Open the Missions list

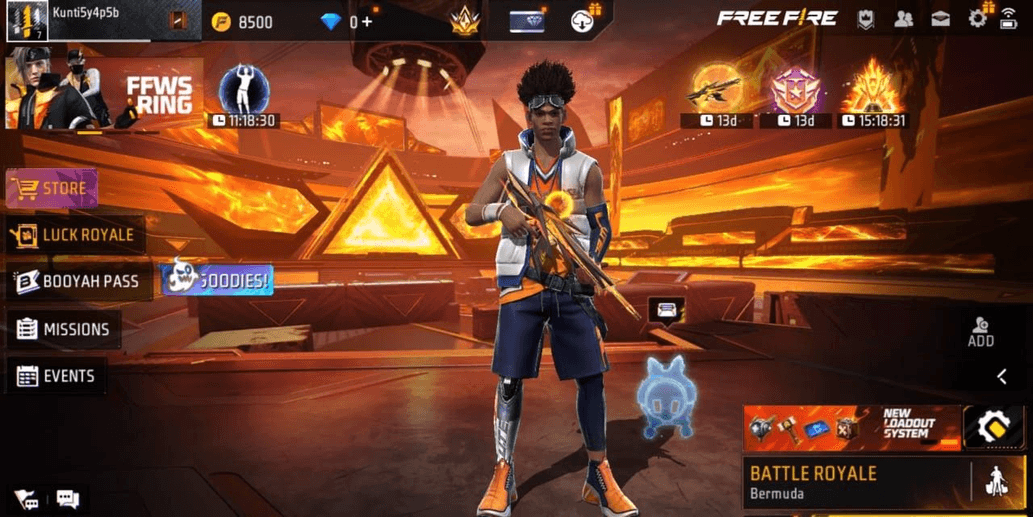point(63,329)
